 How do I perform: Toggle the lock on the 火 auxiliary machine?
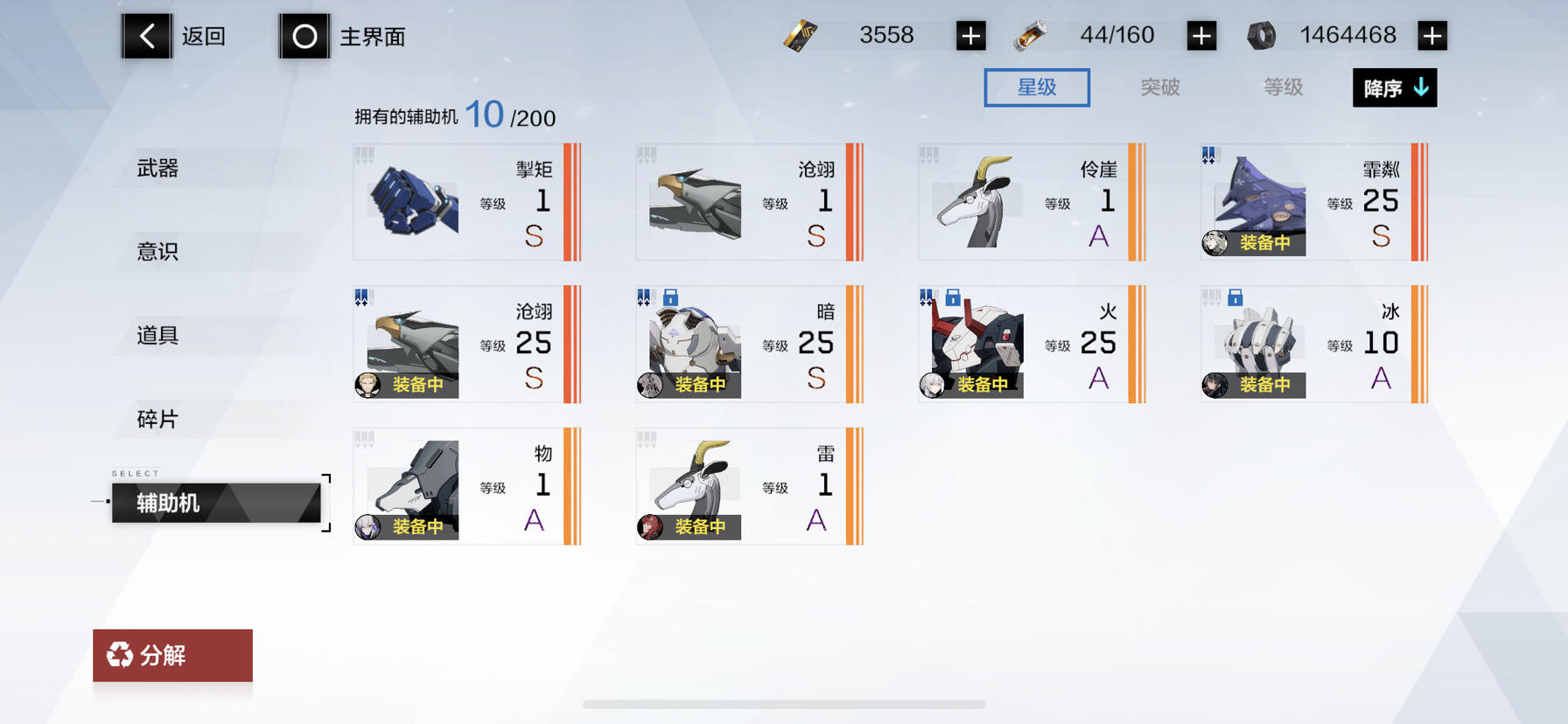tap(952, 297)
